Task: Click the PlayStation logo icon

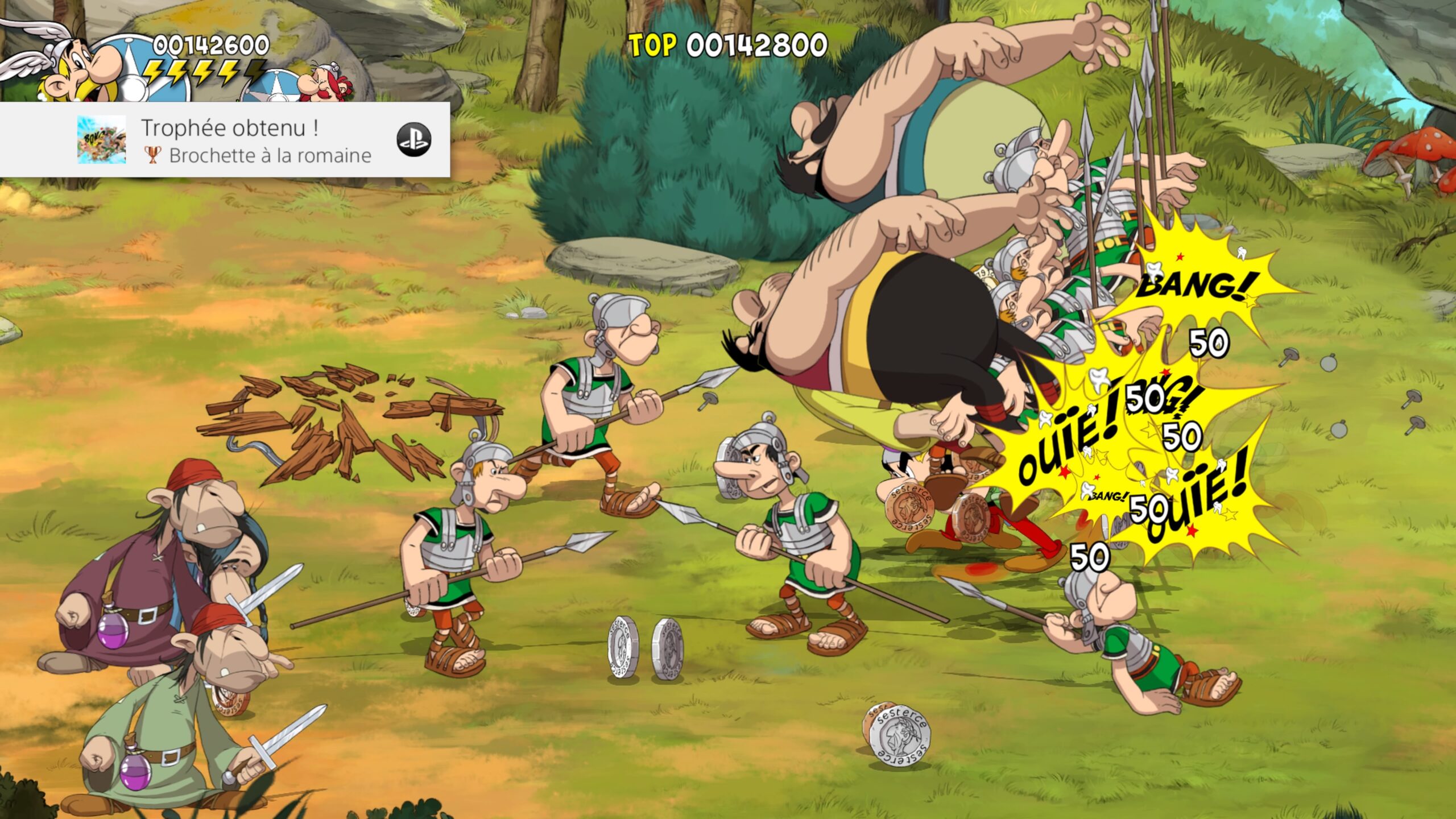Action: point(413,140)
